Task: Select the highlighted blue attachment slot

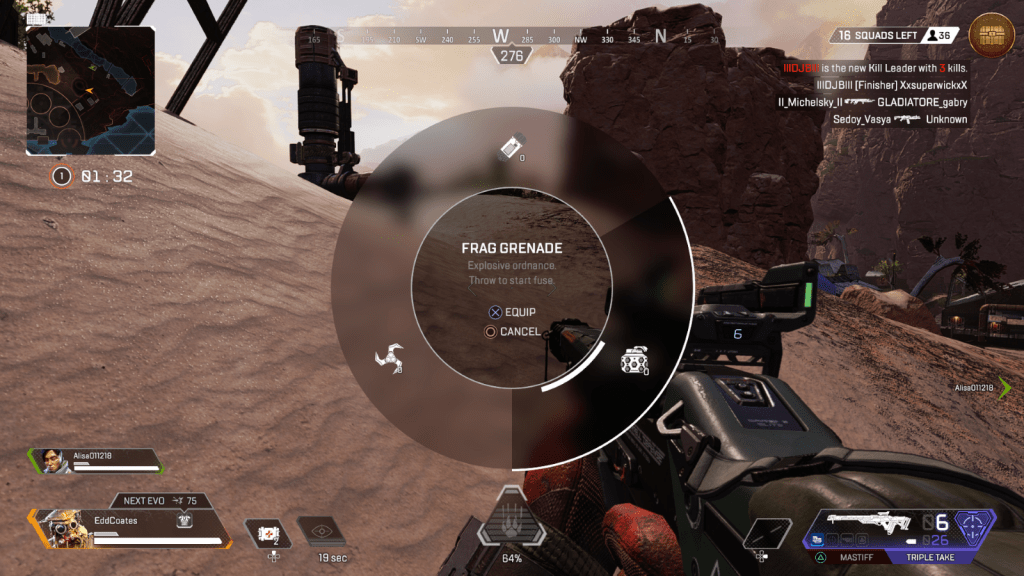Action: click(x=819, y=541)
